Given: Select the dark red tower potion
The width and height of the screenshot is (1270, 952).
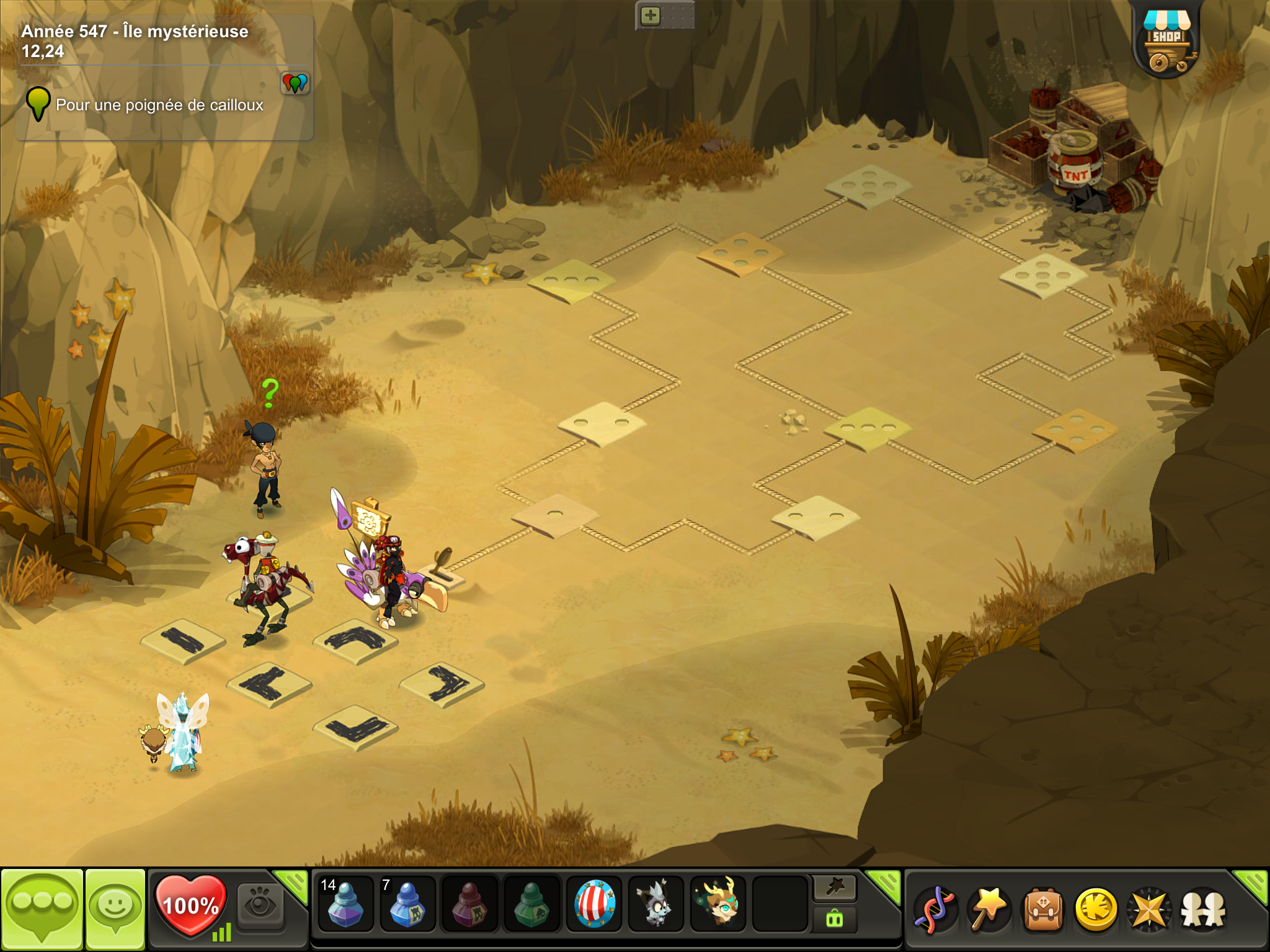Looking at the screenshot, I should 469,904.
